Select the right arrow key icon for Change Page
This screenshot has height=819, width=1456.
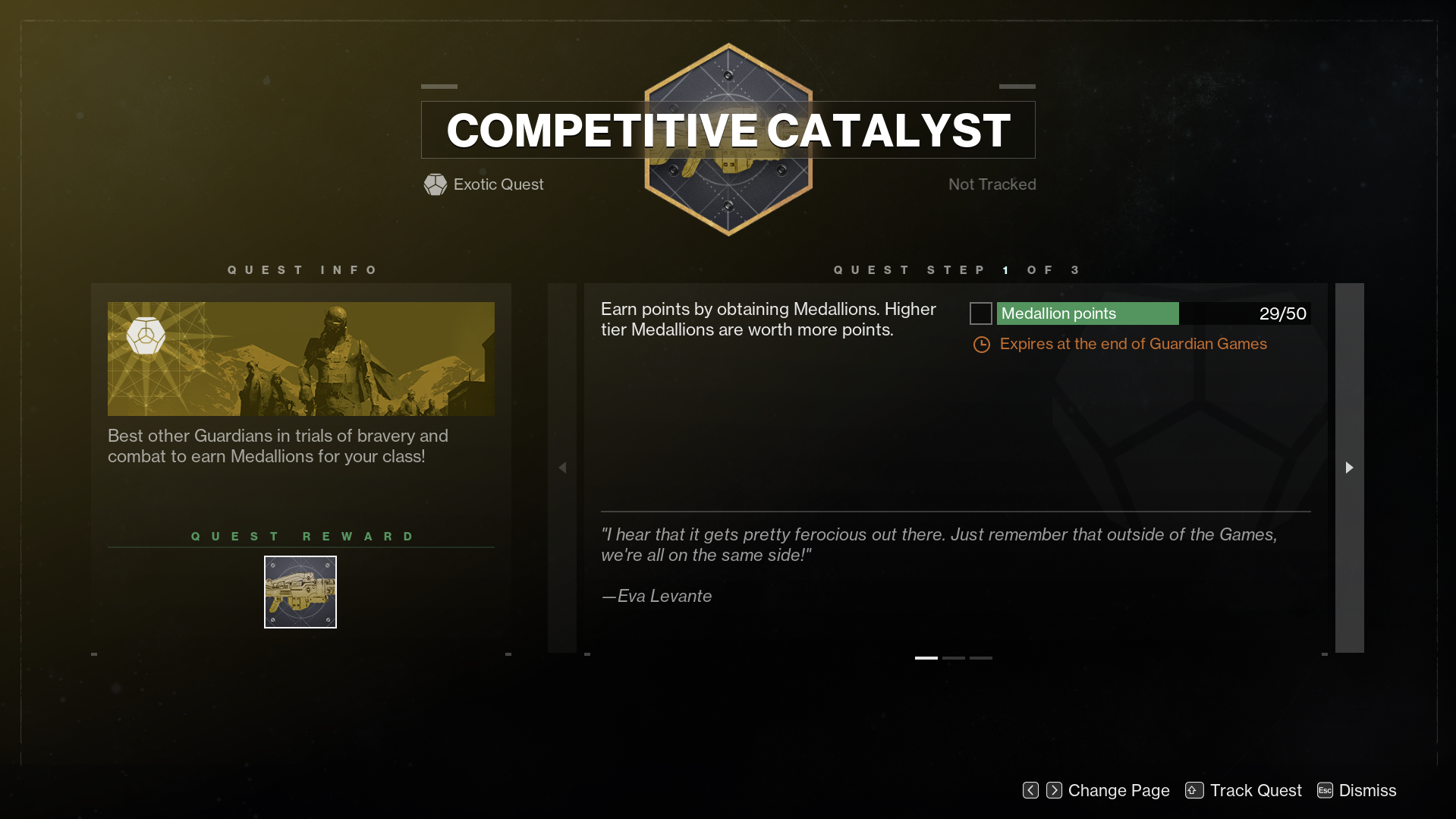[x=1053, y=790]
